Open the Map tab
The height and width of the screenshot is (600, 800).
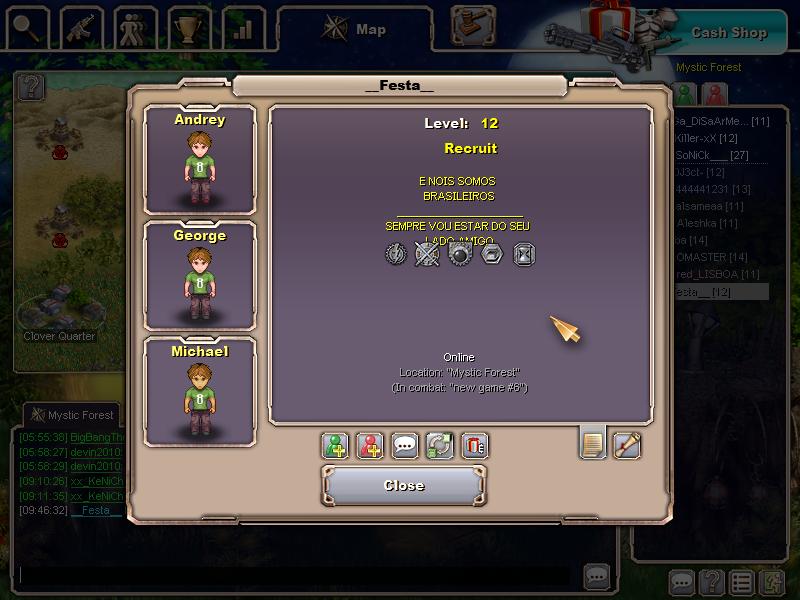click(355, 29)
